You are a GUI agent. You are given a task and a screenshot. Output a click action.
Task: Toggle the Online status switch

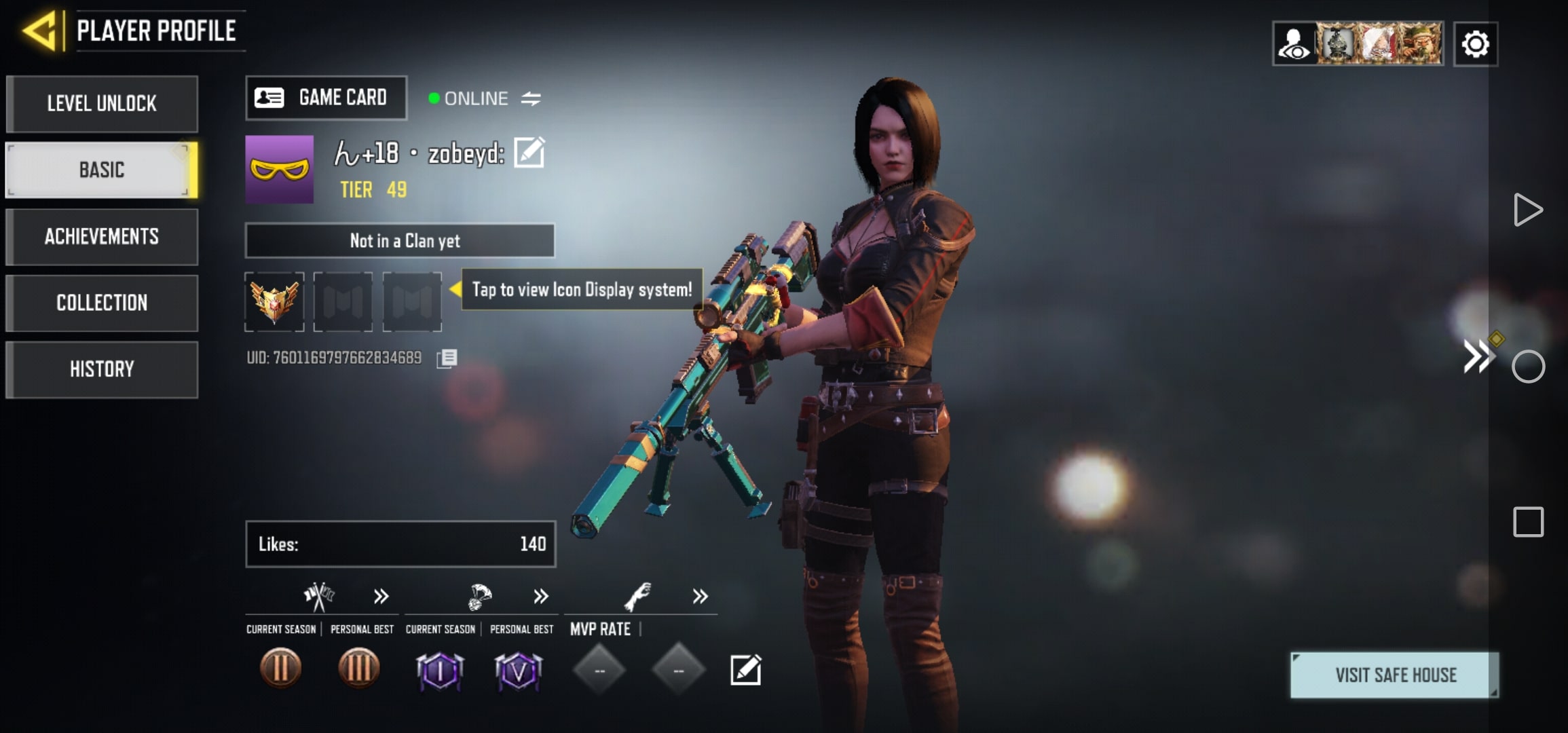pos(531,99)
